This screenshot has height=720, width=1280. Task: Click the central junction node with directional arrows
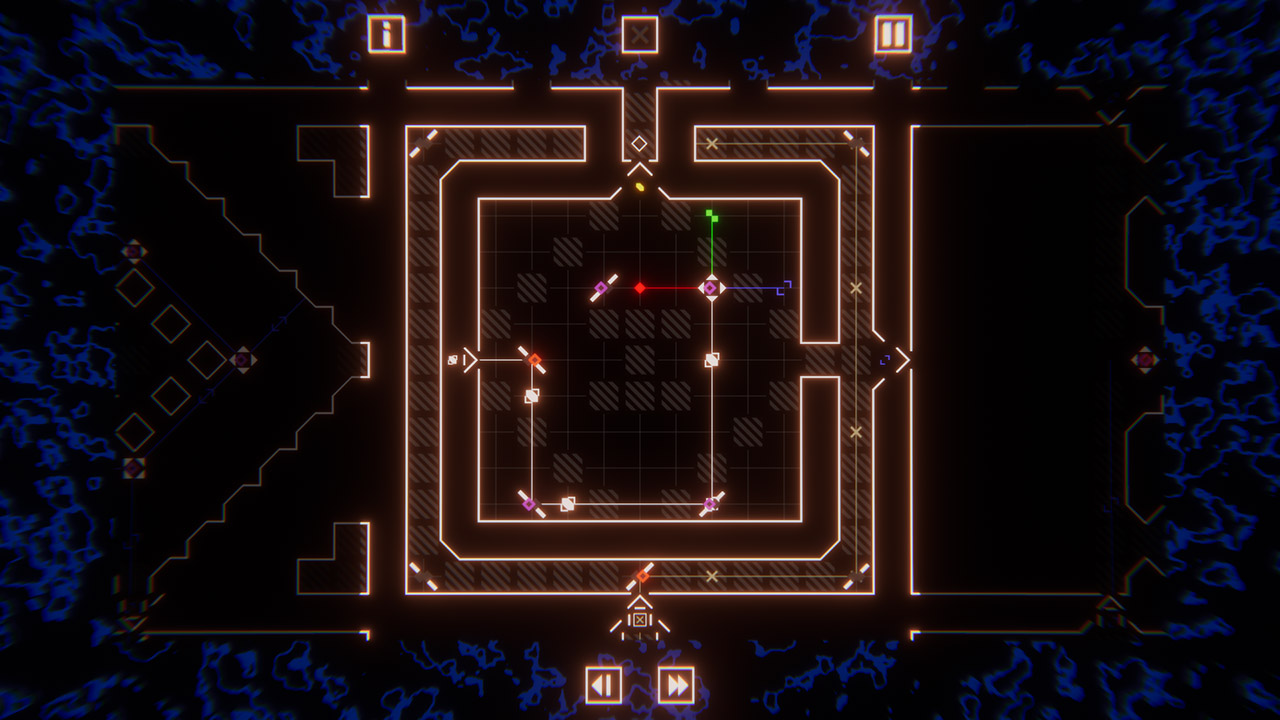(x=712, y=288)
